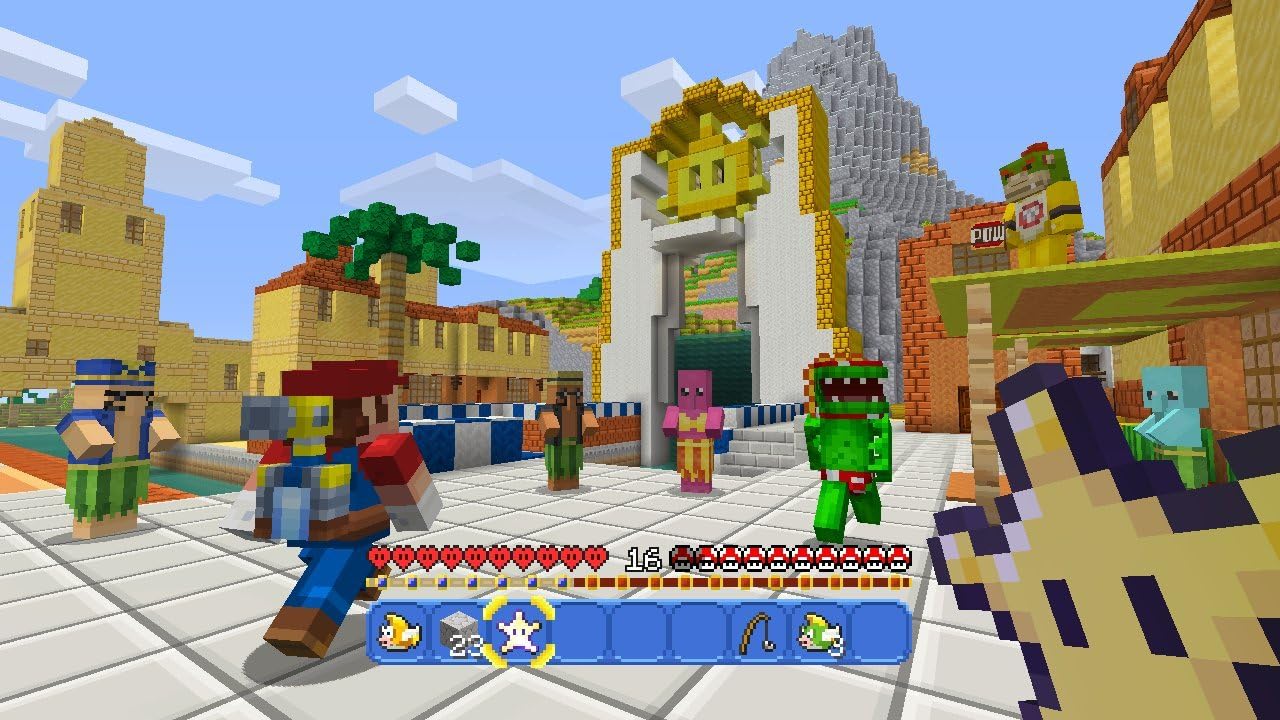The width and height of the screenshot is (1280, 720).
Task: Click the experience level number 16
Action: 644,559
